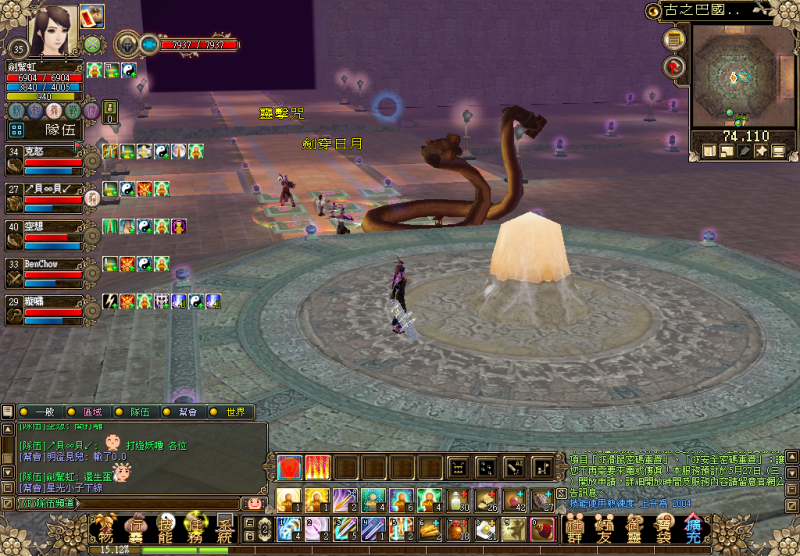
Task: Open the 技能 skills menu
Action: tap(167, 529)
